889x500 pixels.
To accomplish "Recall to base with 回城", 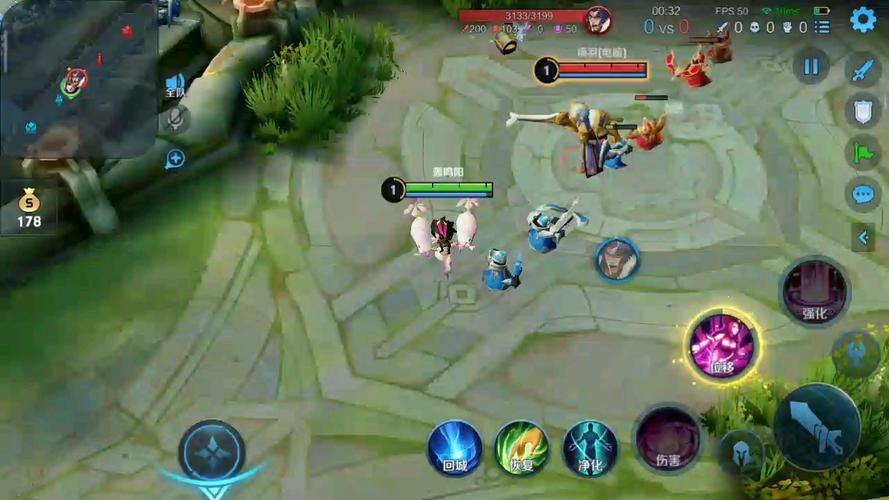I will (x=455, y=446).
